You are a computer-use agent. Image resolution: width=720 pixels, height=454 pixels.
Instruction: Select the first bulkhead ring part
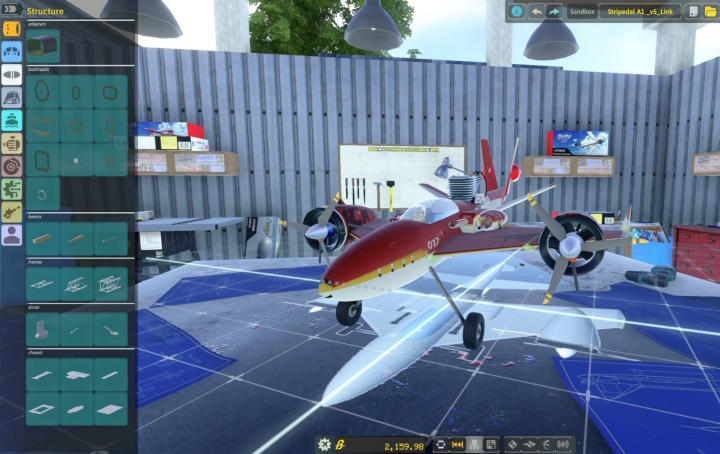(43, 92)
